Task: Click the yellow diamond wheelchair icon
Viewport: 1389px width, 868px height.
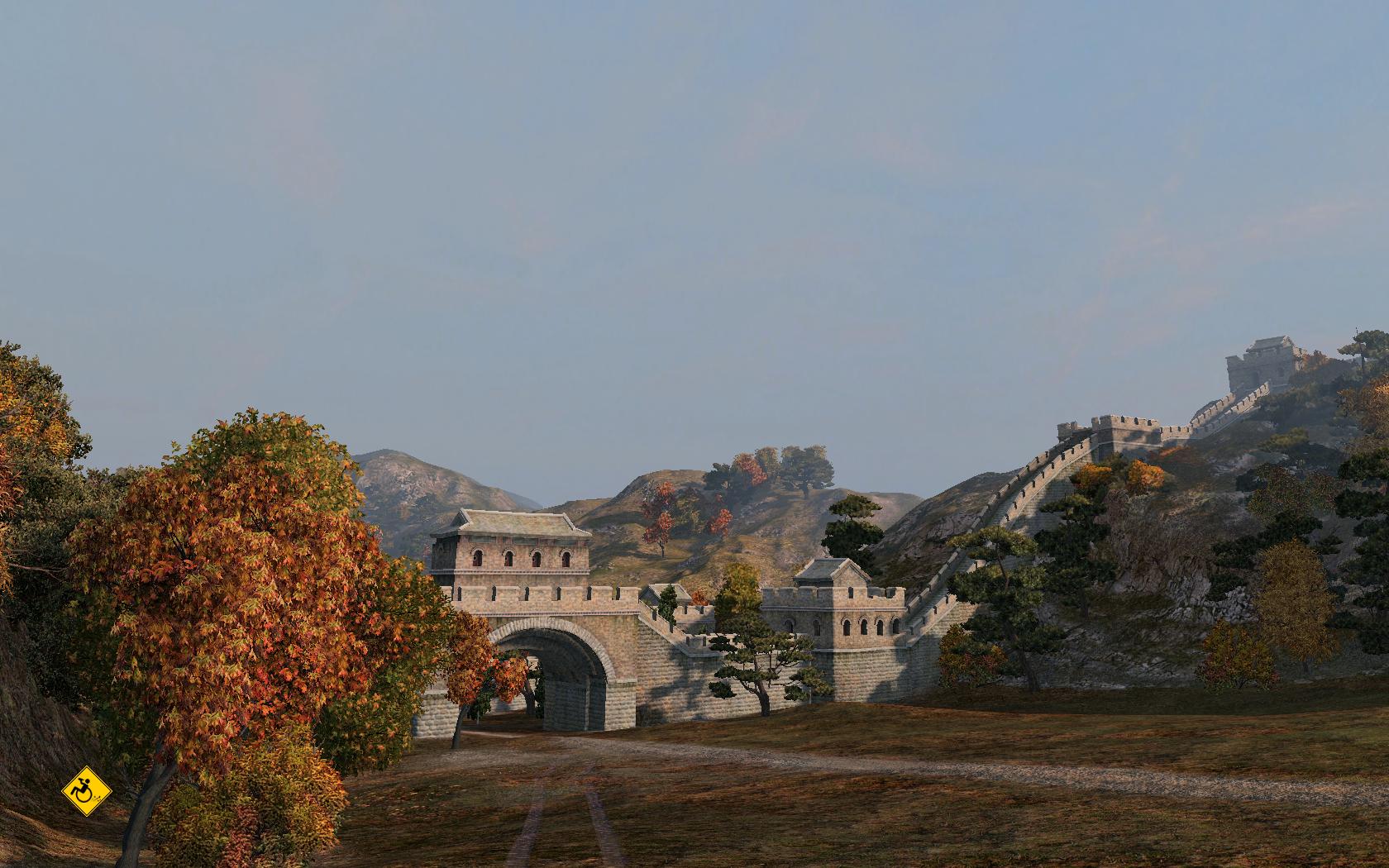Action: tap(87, 791)
